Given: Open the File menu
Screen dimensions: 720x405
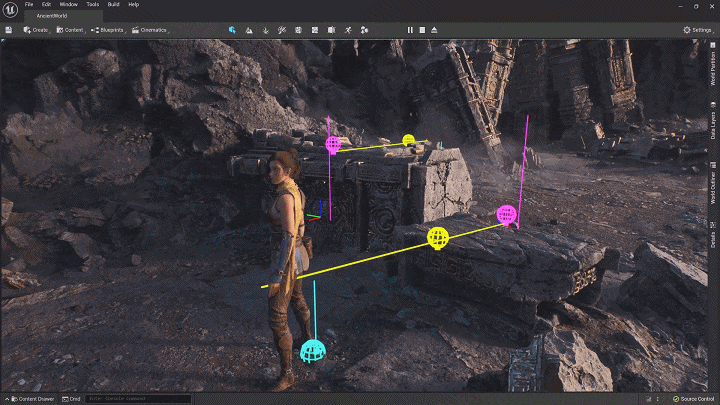Looking at the screenshot, I should (x=29, y=5).
